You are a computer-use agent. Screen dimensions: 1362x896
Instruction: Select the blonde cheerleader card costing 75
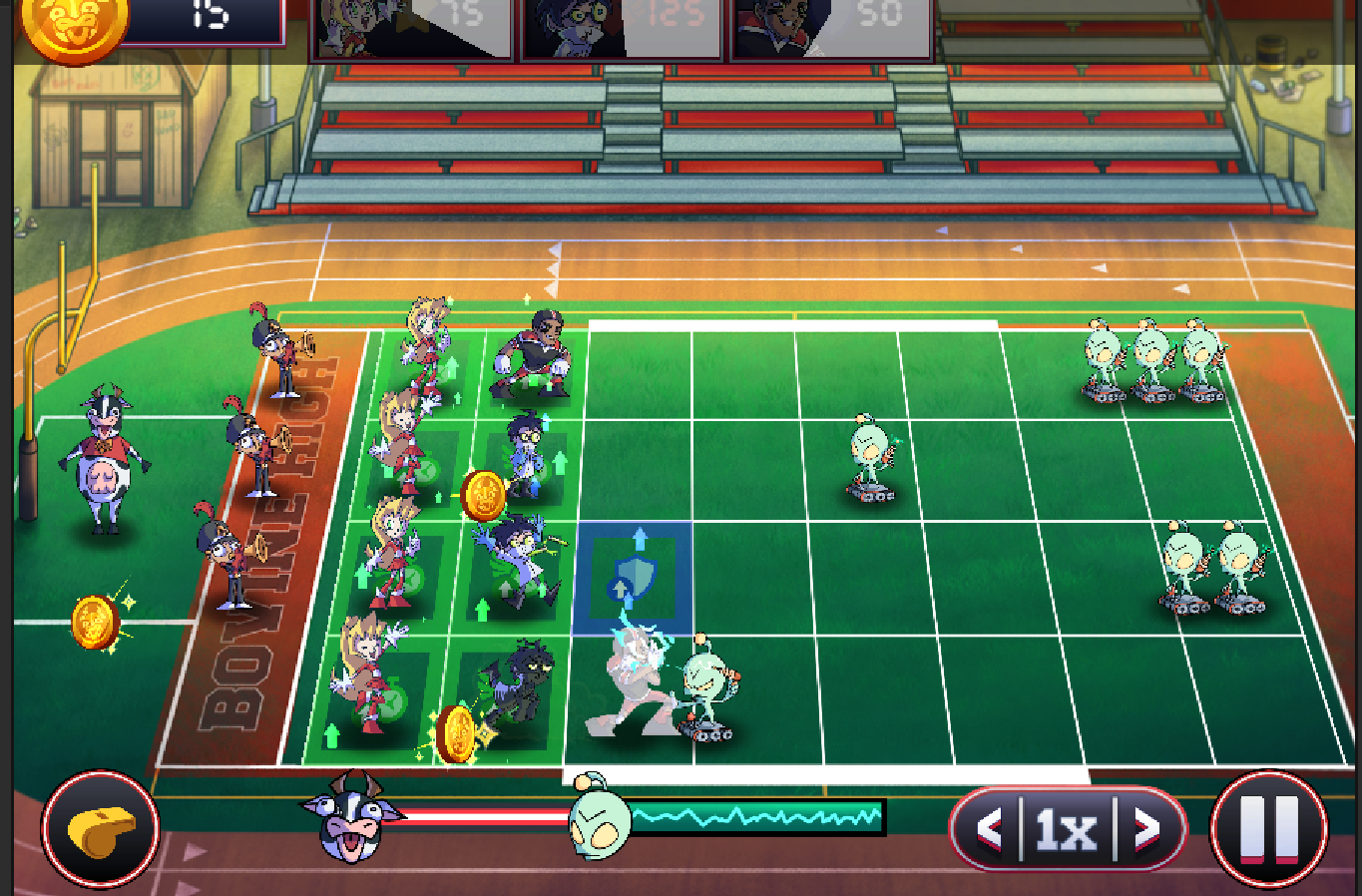click(x=413, y=28)
